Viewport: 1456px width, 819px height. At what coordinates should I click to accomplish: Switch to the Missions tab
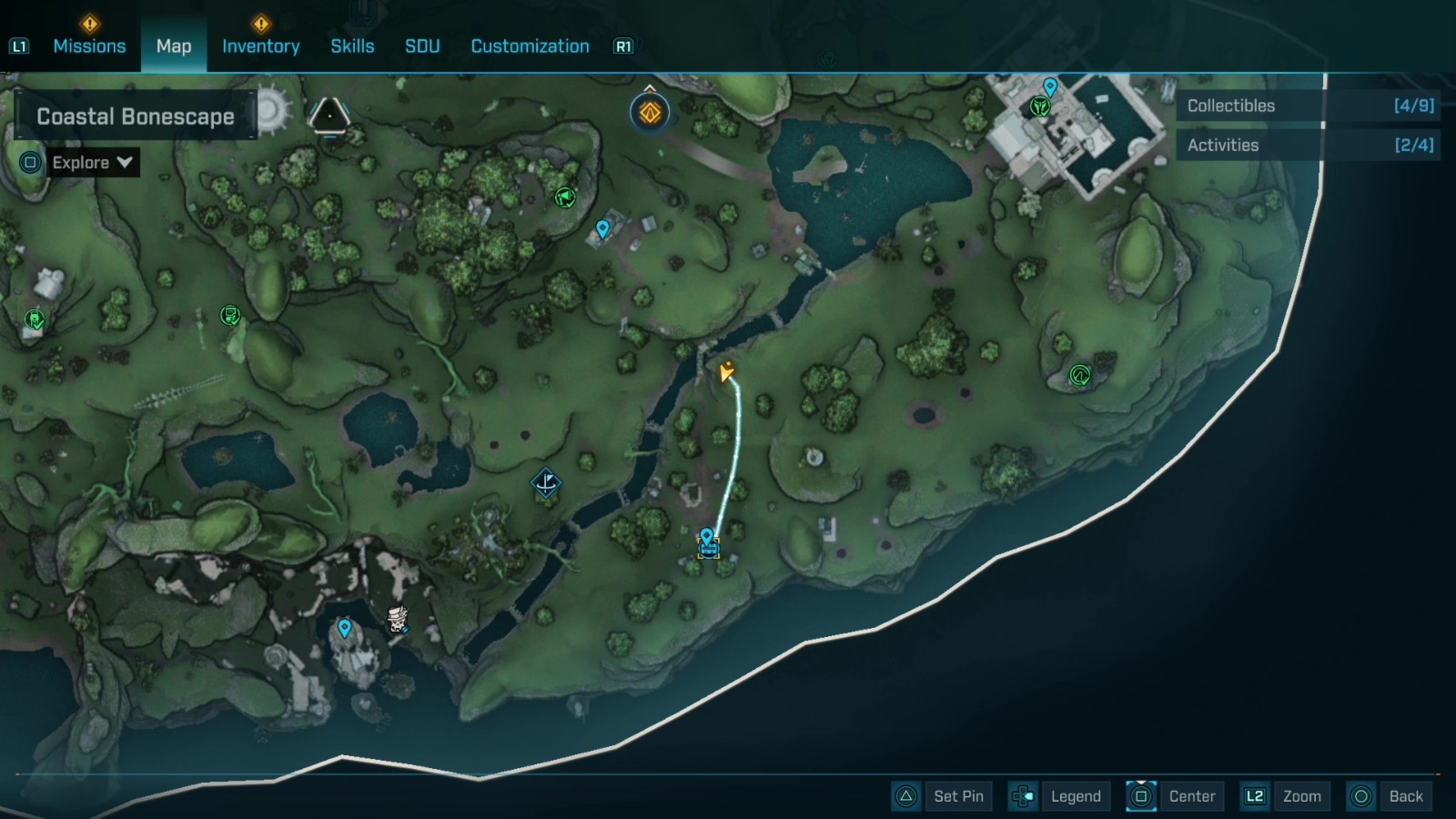tap(89, 45)
